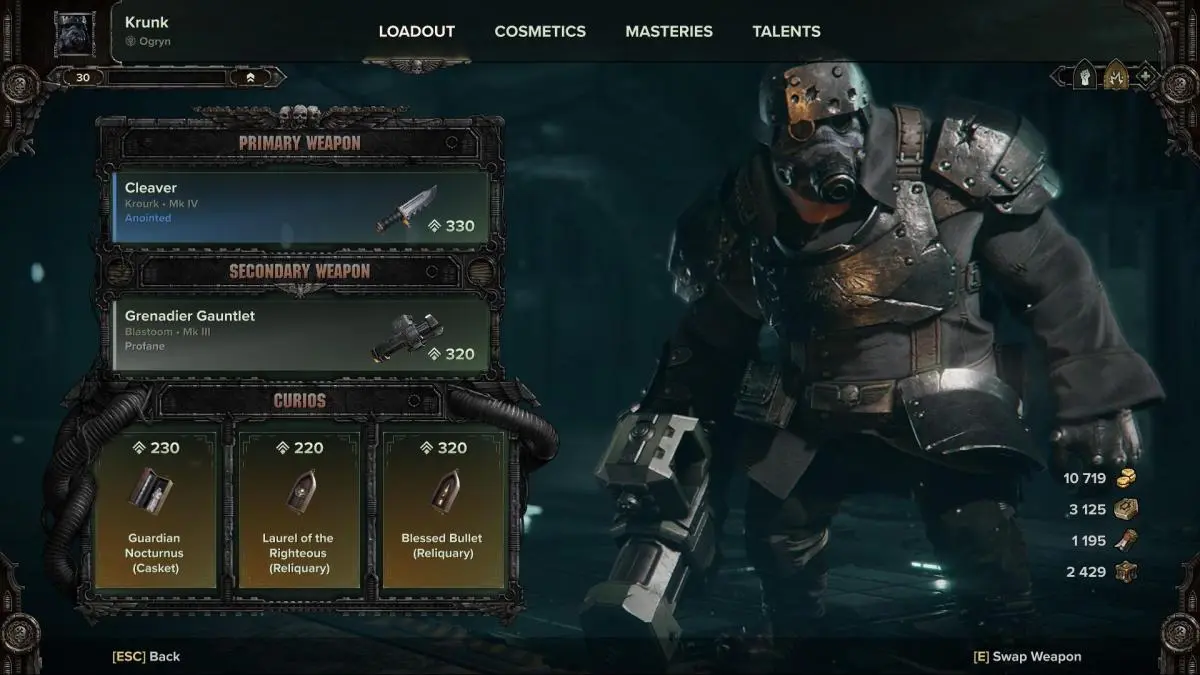Pick the Blessed Bullet reliquary curio
This screenshot has height=675, width=1200.
[442, 509]
